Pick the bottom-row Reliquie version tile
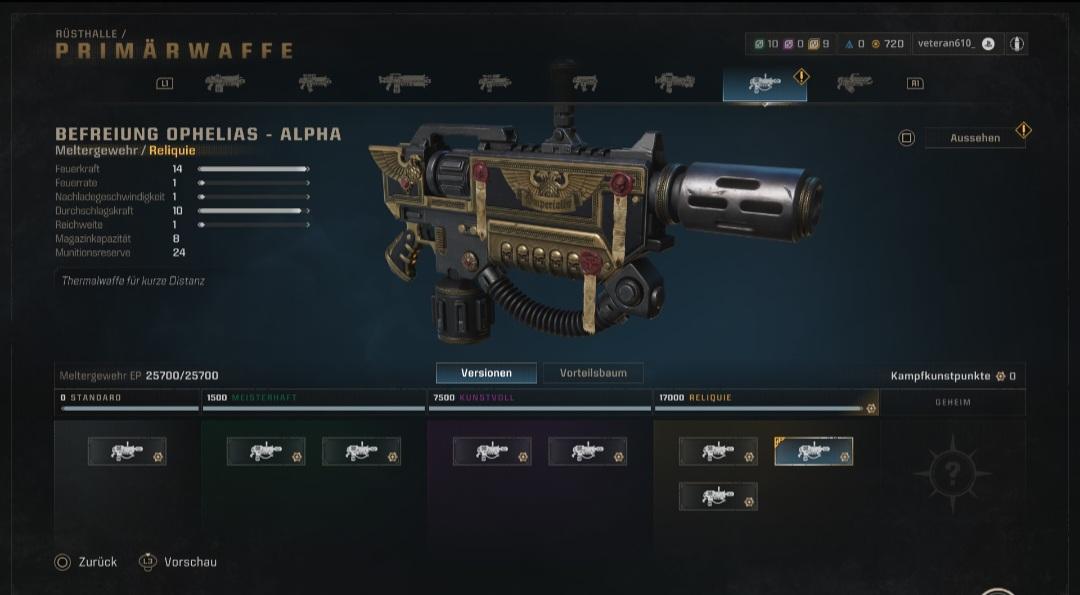This screenshot has width=1080, height=595. (x=718, y=496)
